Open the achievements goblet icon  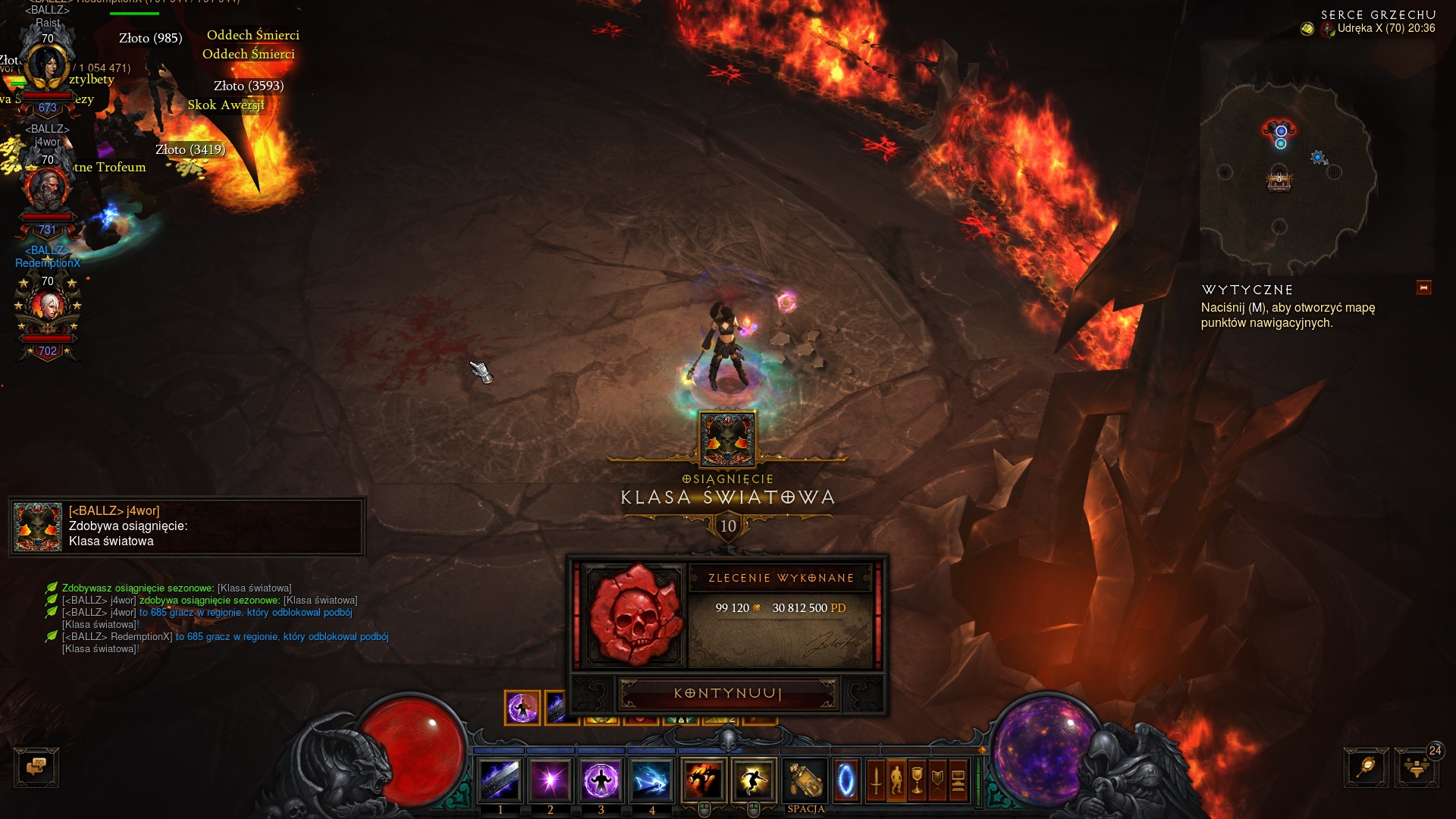coord(917,780)
